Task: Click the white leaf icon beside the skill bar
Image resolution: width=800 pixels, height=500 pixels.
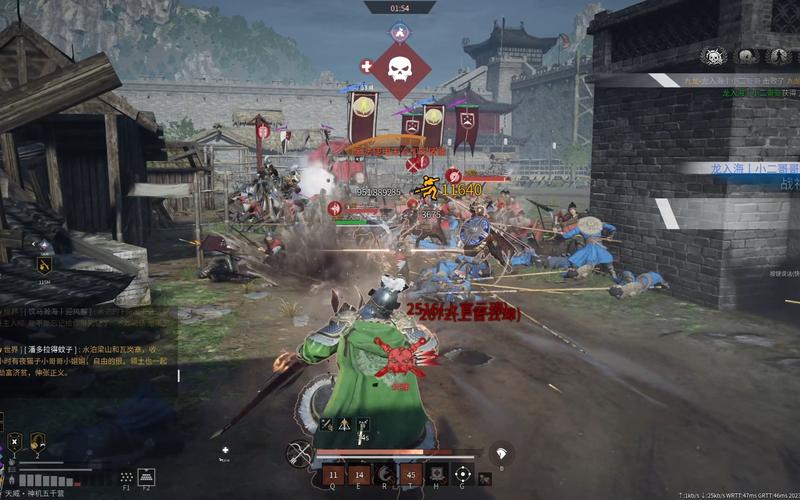Action: pyautogui.click(x=501, y=453)
